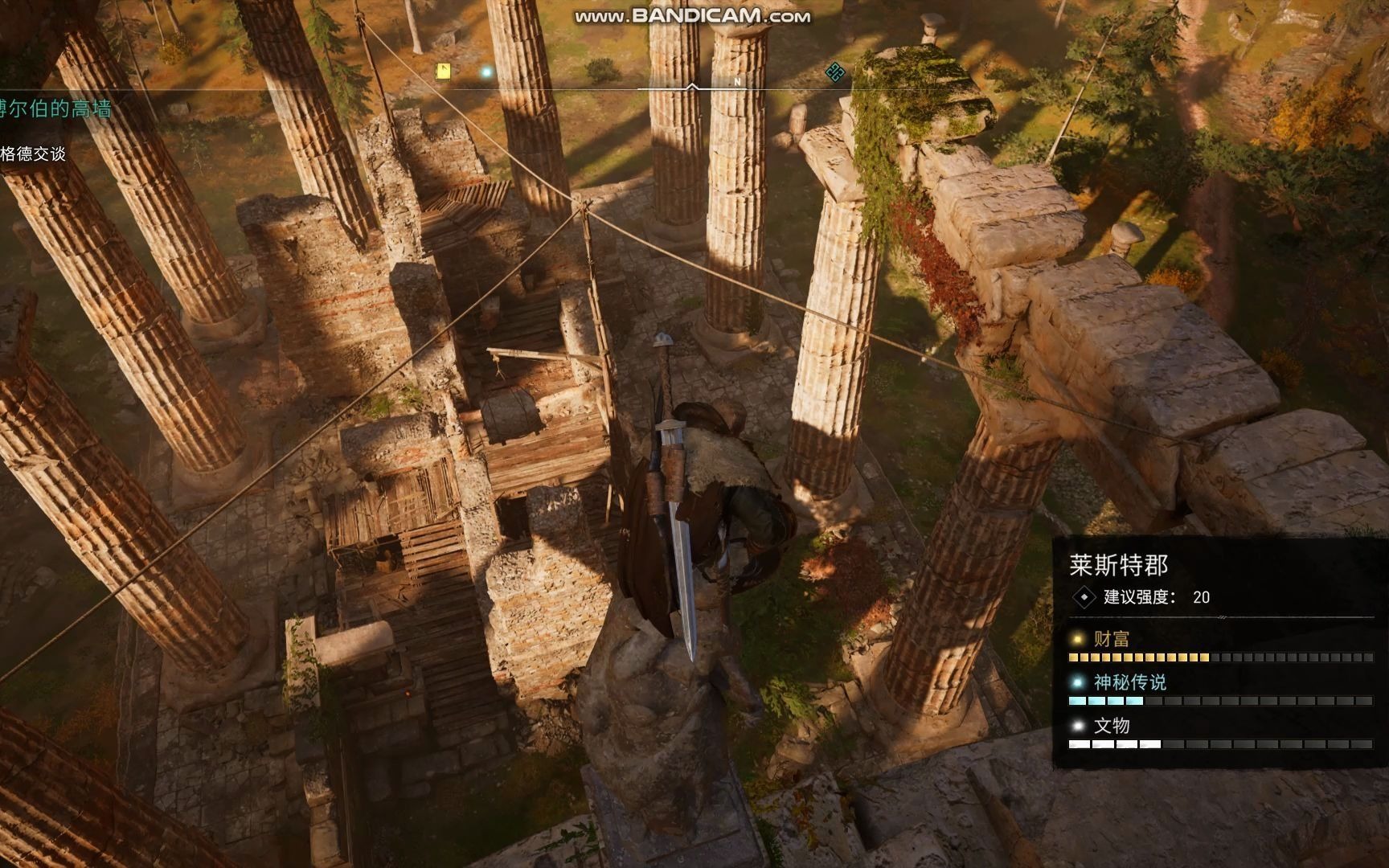
Task: Select the 财富 wealth category label
Action: [x=1111, y=639]
